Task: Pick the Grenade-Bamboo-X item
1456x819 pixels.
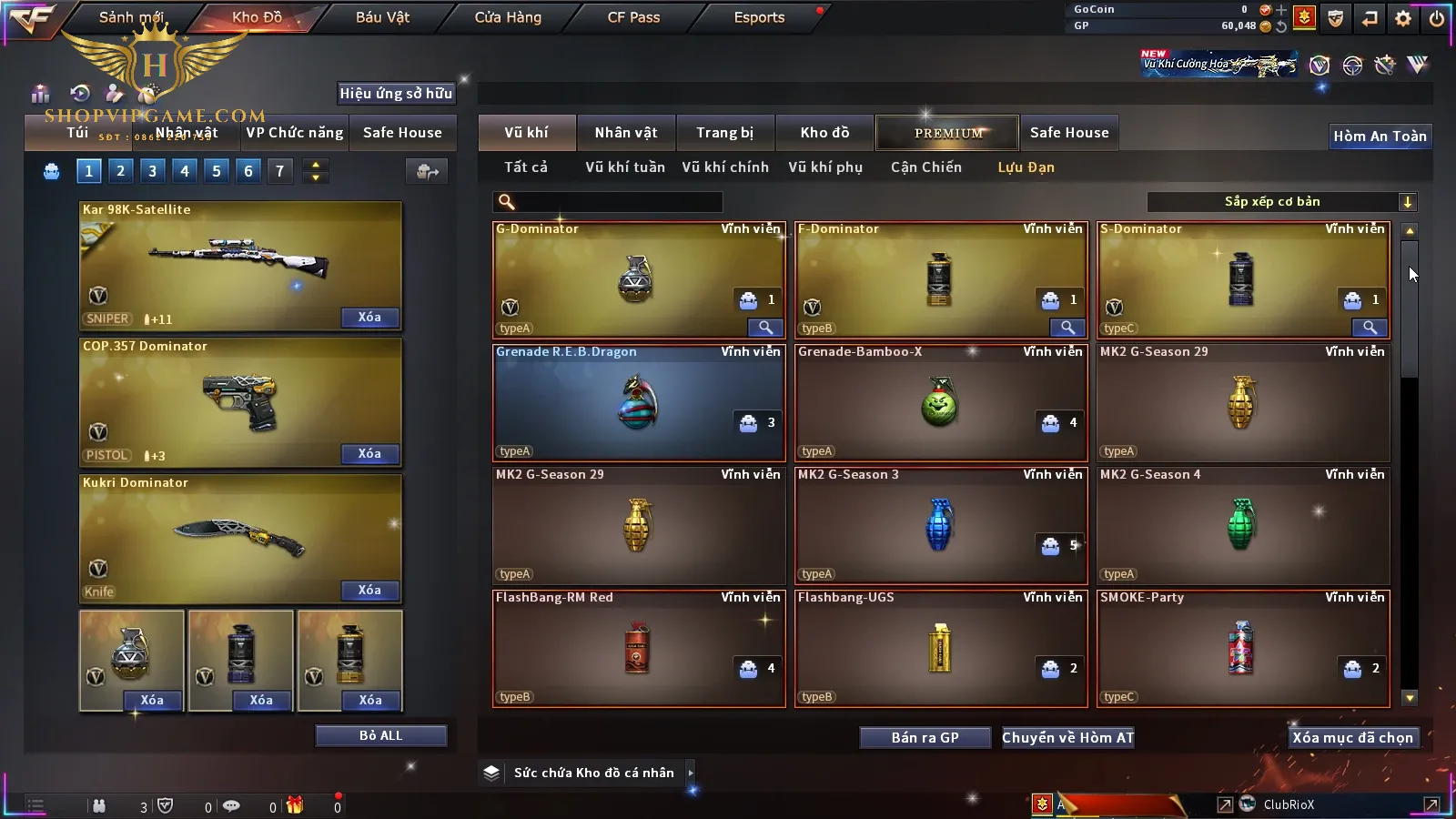Action: [940, 403]
